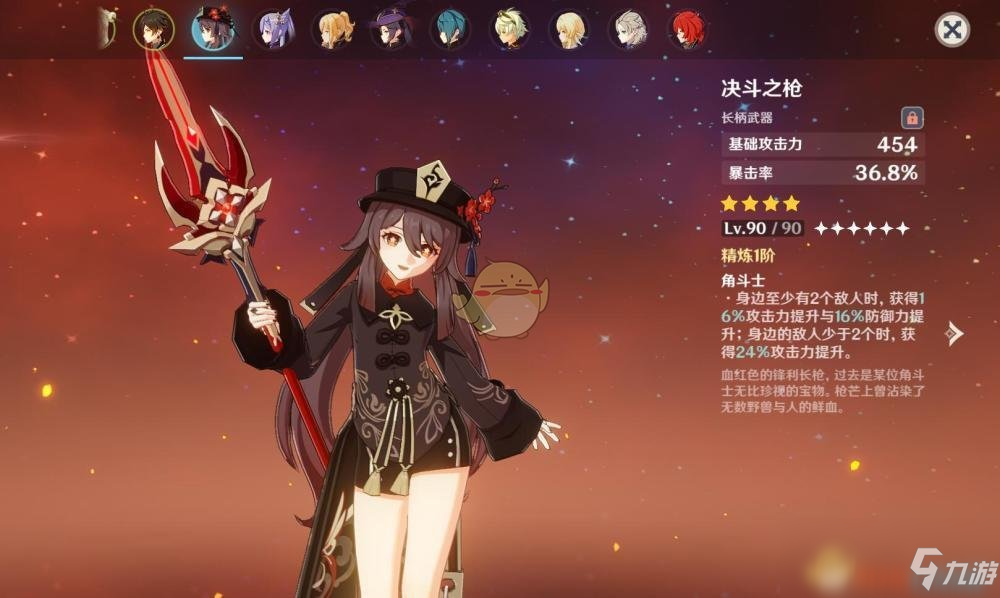Switch to the silver-haired character portrait
Screen dimensions: 1000x598
click(x=630, y=29)
